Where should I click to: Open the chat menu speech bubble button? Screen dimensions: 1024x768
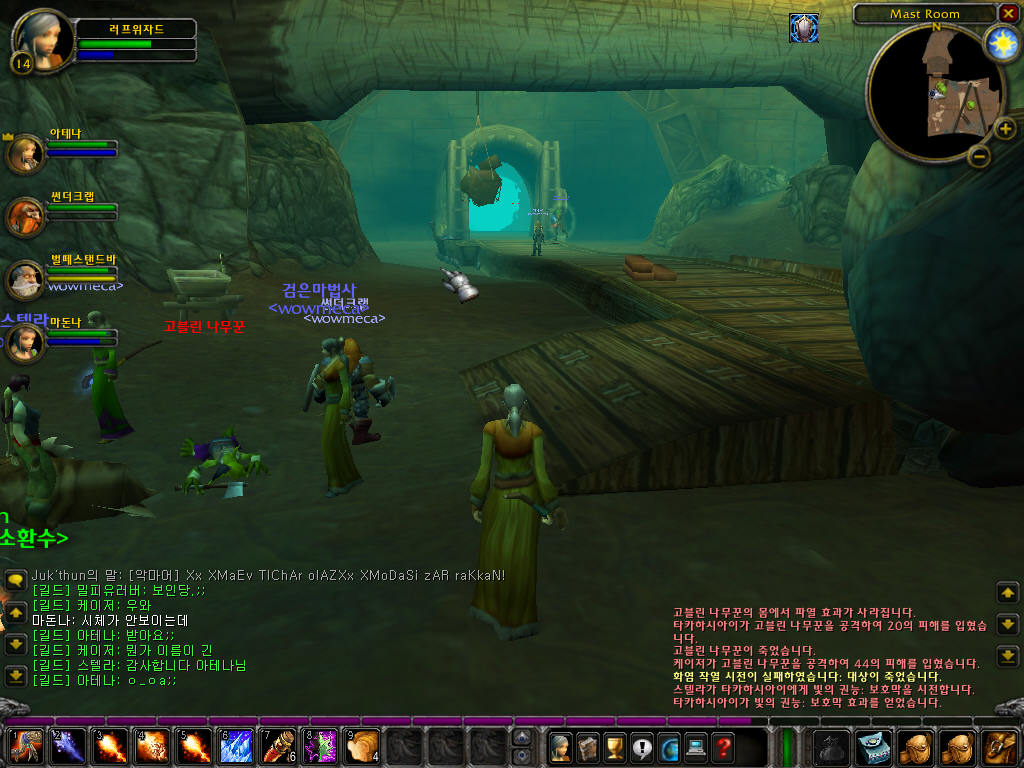point(16,580)
